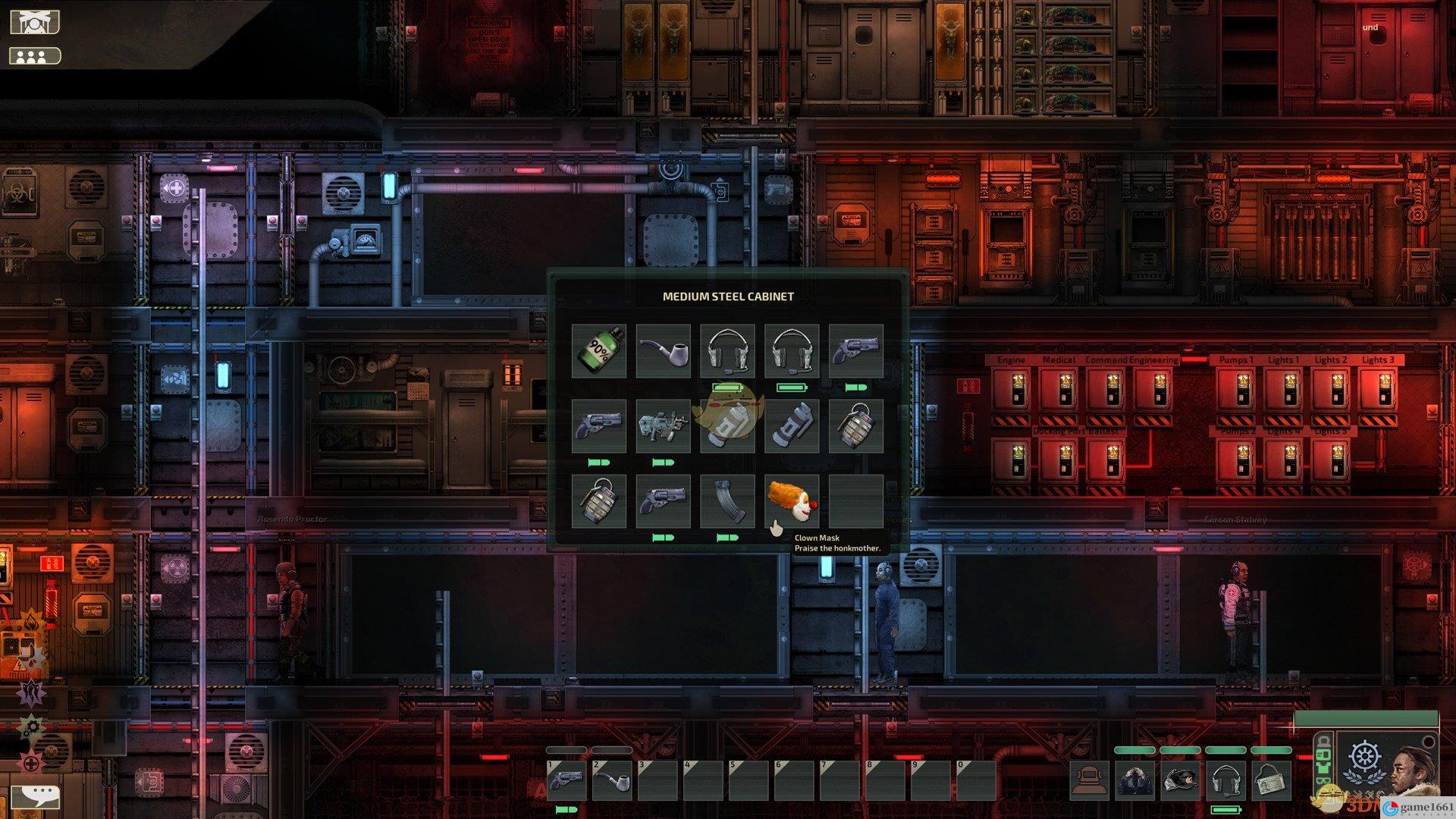Select the green 90% ethanol bottle

pyautogui.click(x=598, y=350)
